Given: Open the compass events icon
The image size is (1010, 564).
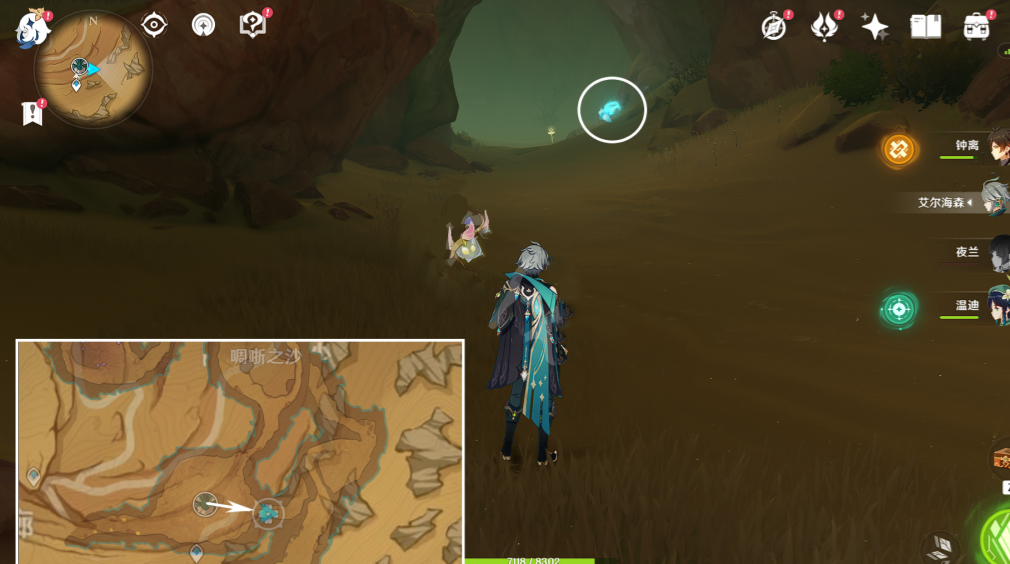Looking at the screenshot, I should [773, 27].
